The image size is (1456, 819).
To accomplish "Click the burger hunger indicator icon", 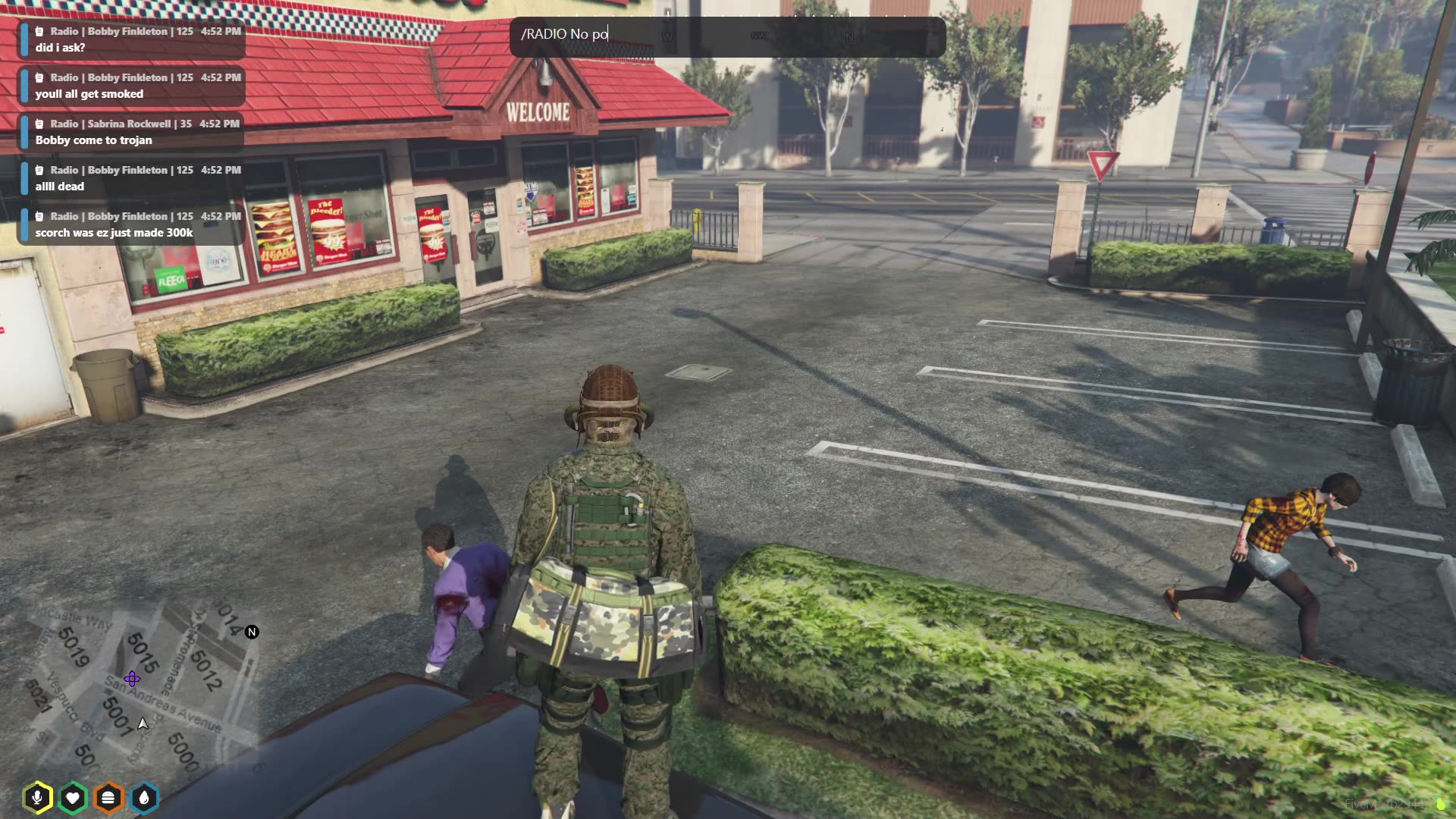I will (x=108, y=797).
